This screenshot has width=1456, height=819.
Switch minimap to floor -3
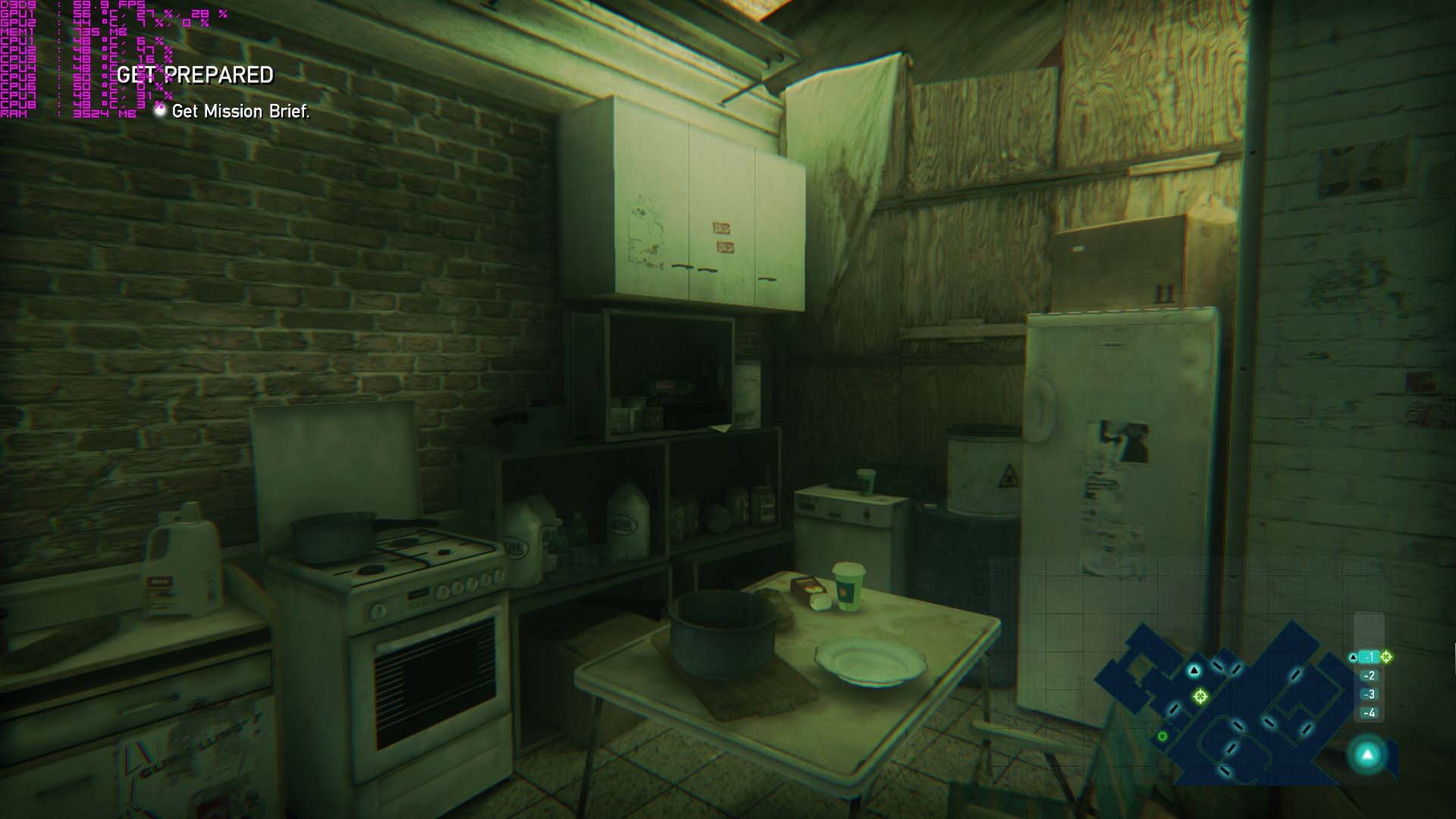1370,695
